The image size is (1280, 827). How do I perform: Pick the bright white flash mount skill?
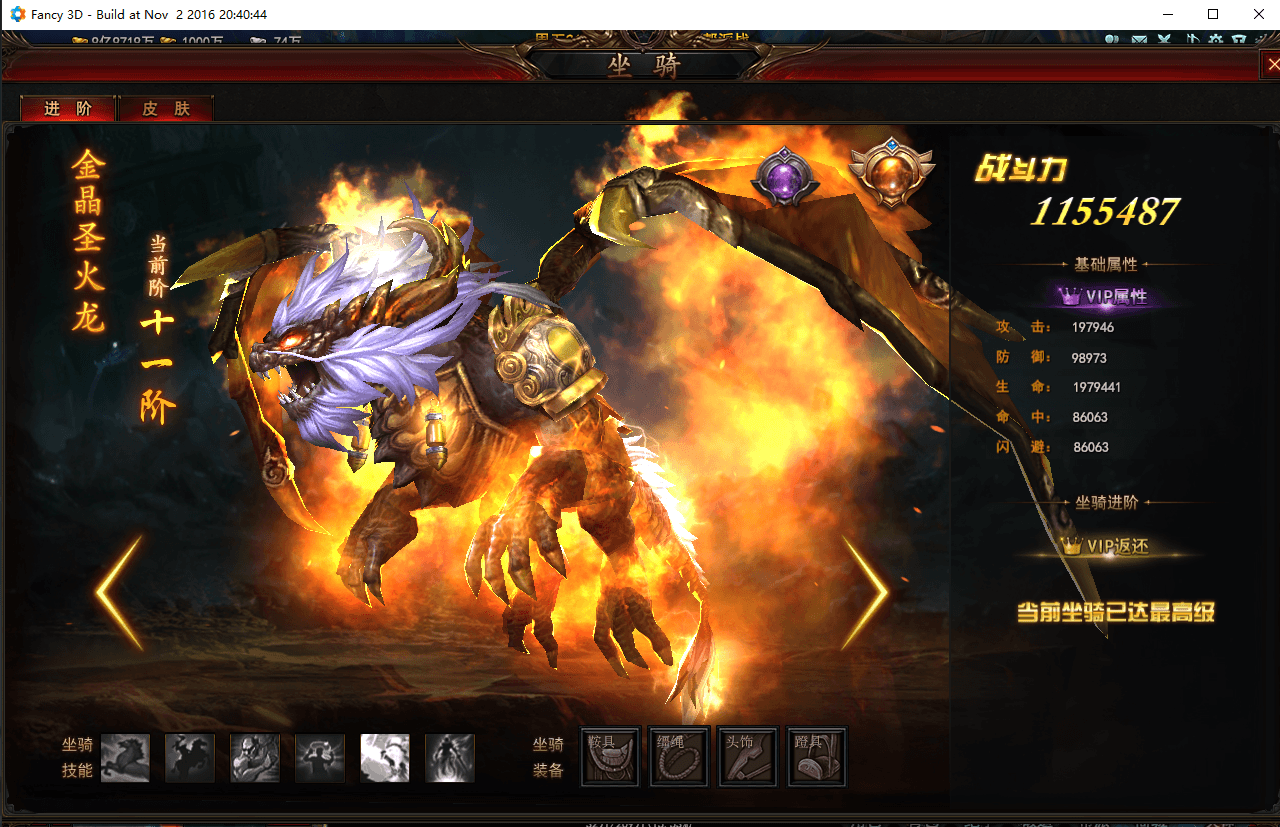tap(385, 757)
